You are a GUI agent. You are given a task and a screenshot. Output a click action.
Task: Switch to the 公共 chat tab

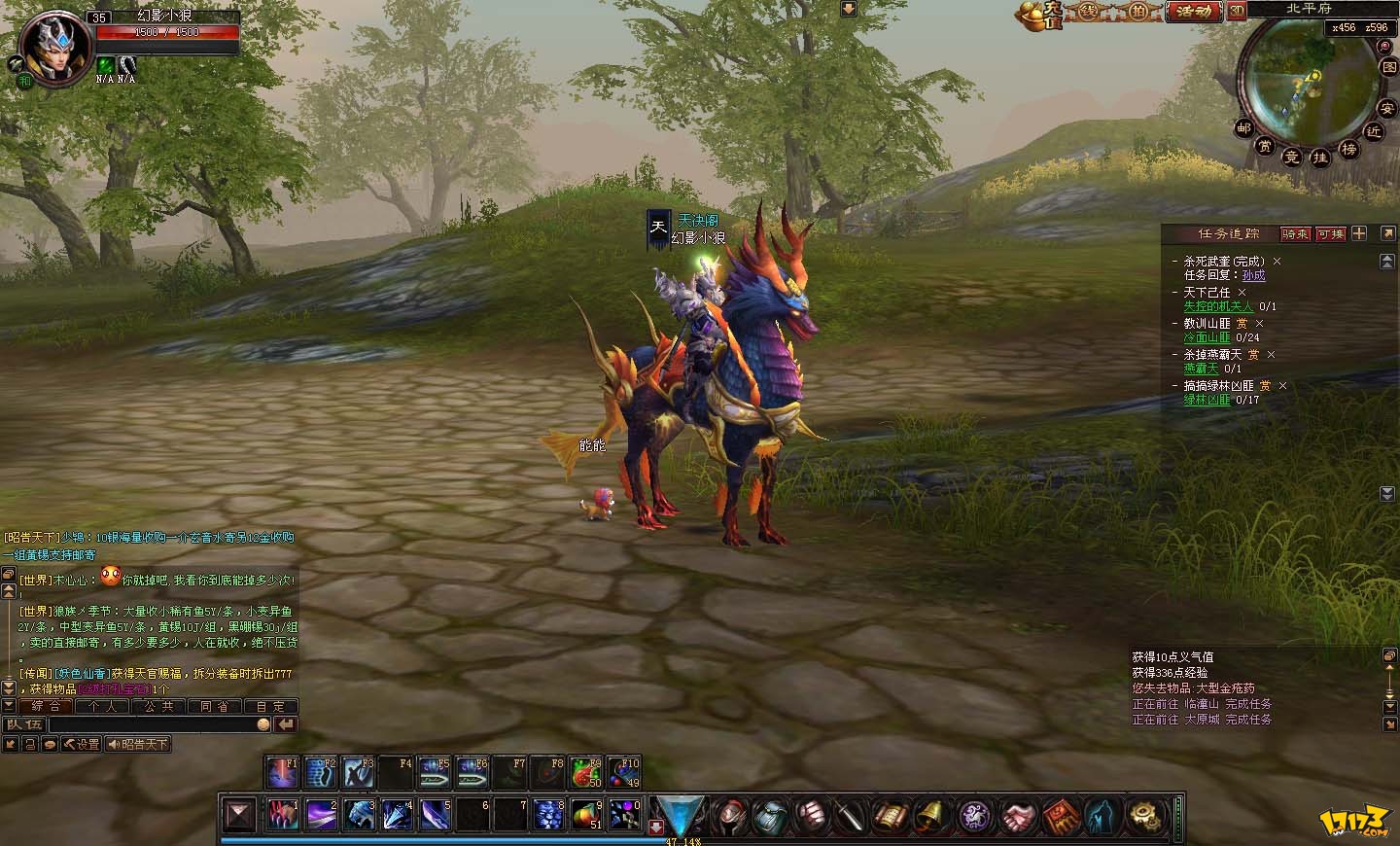(158, 707)
